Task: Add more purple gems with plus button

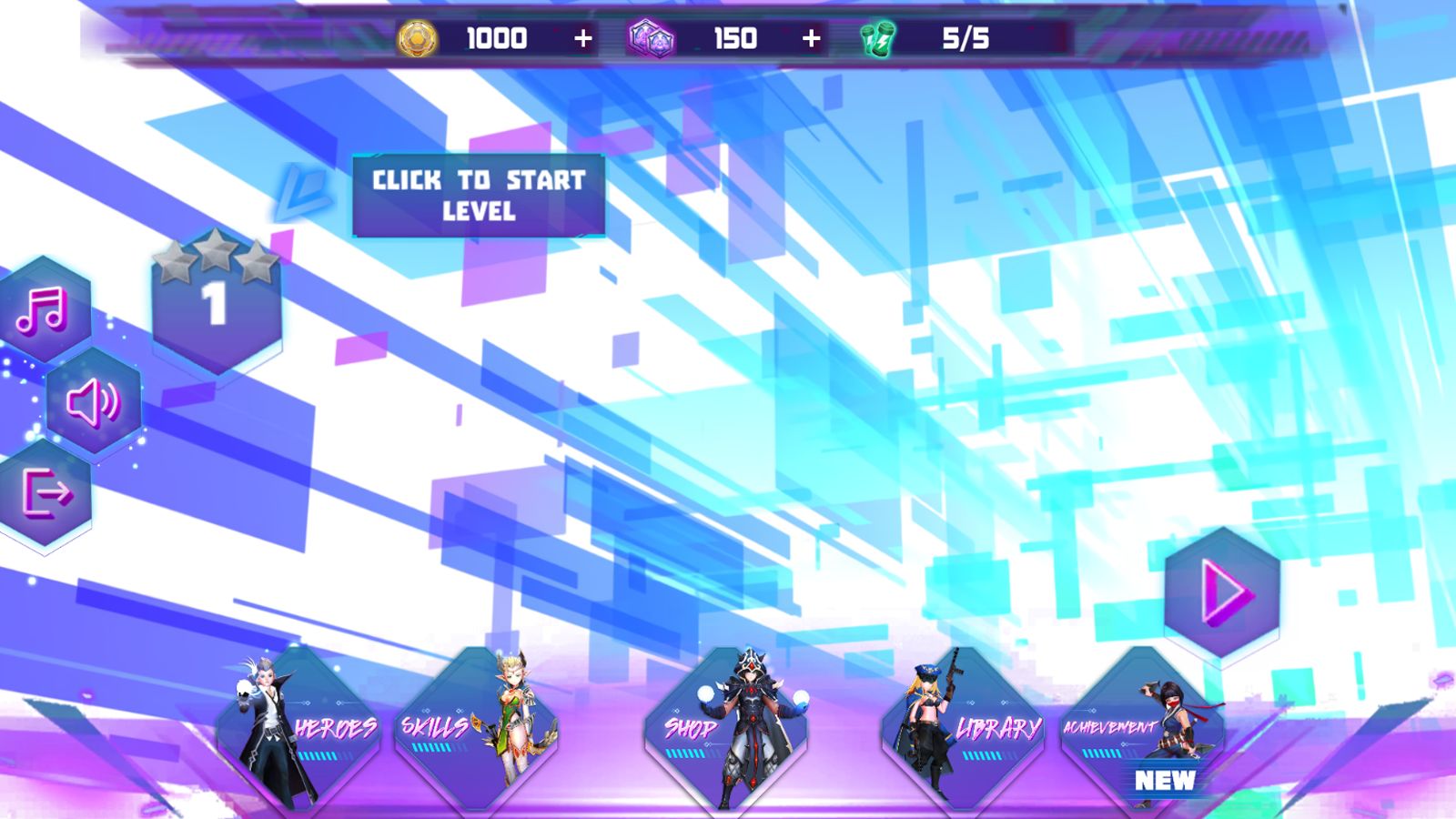Action: coord(811,38)
